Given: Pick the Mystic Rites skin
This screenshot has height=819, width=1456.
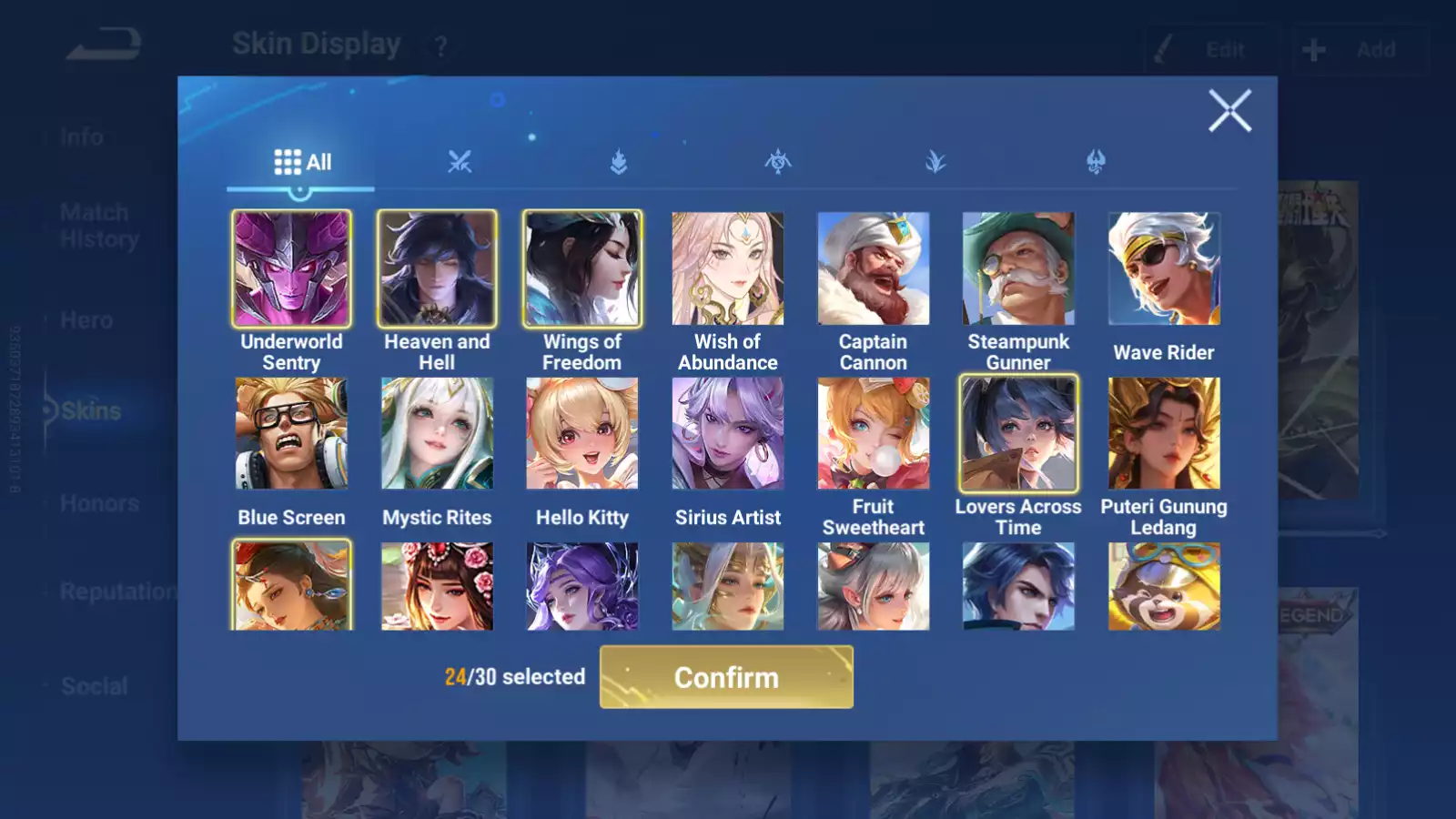Looking at the screenshot, I should [437, 434].
